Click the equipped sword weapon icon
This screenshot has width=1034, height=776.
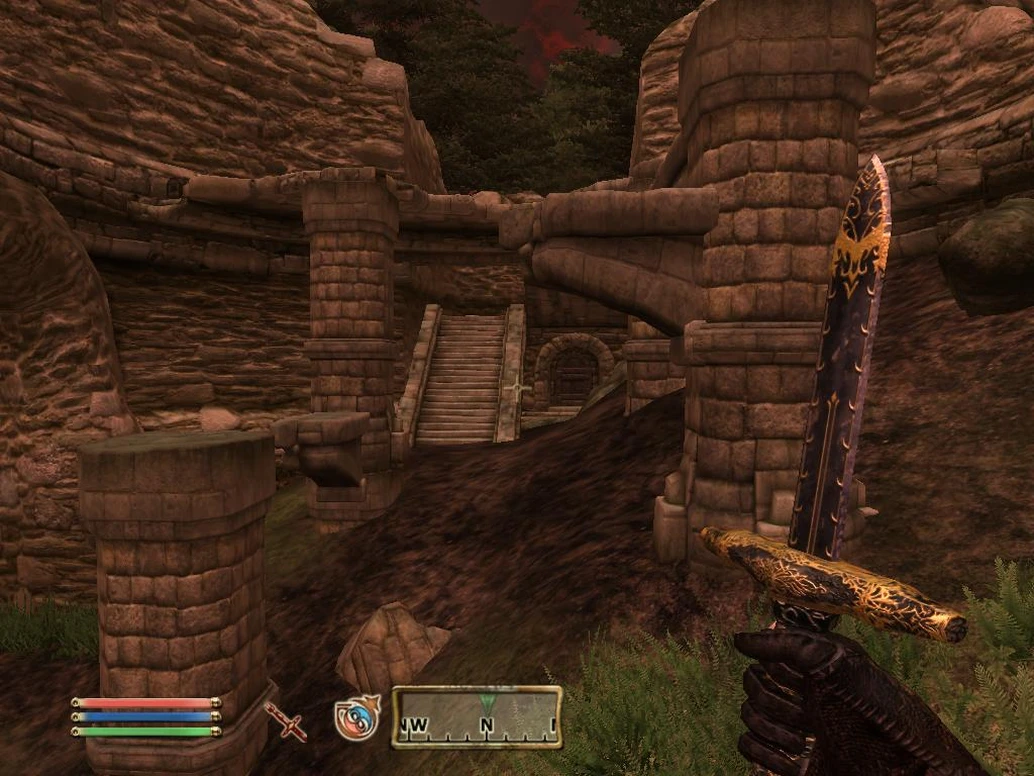[285, 720]
